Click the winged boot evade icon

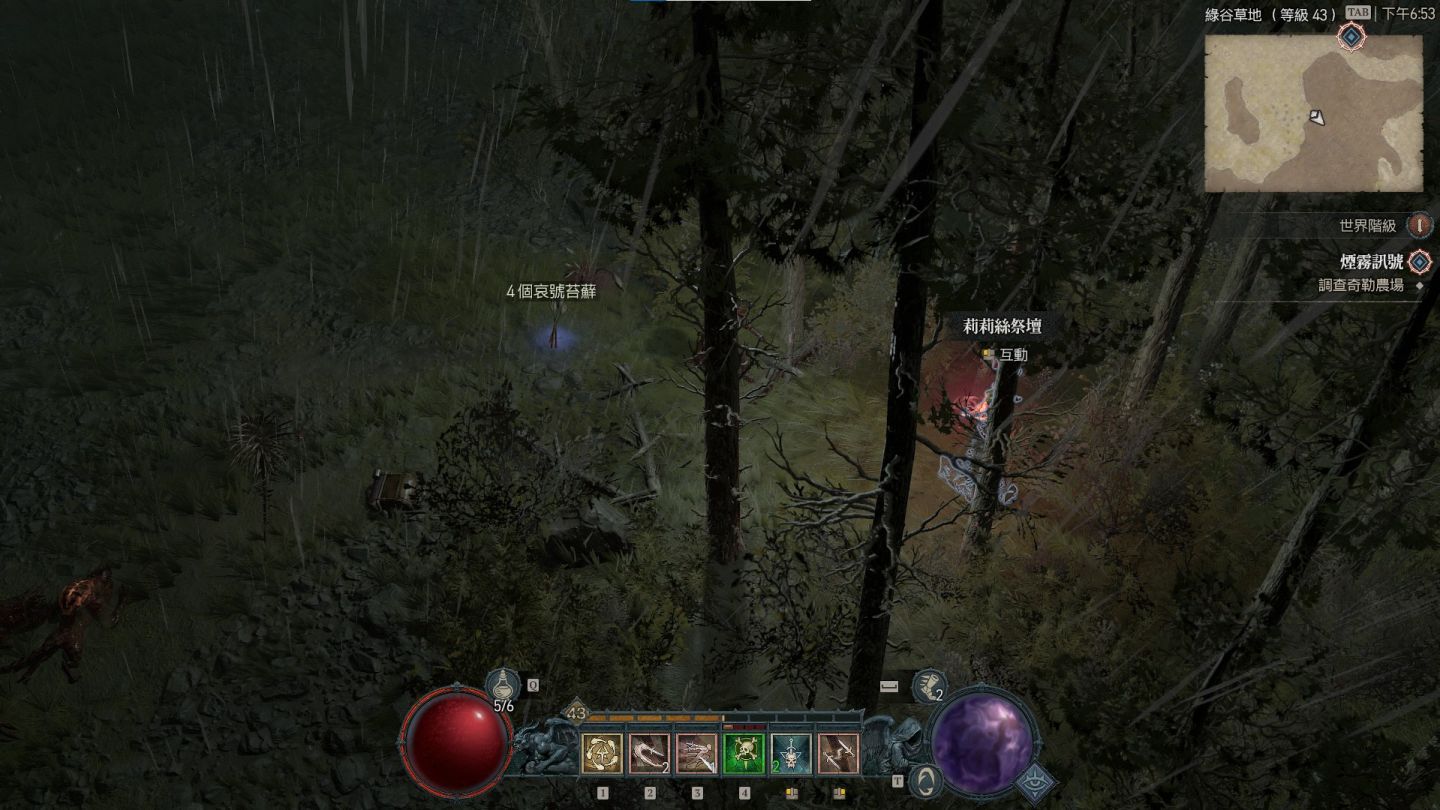coord(929,686)
